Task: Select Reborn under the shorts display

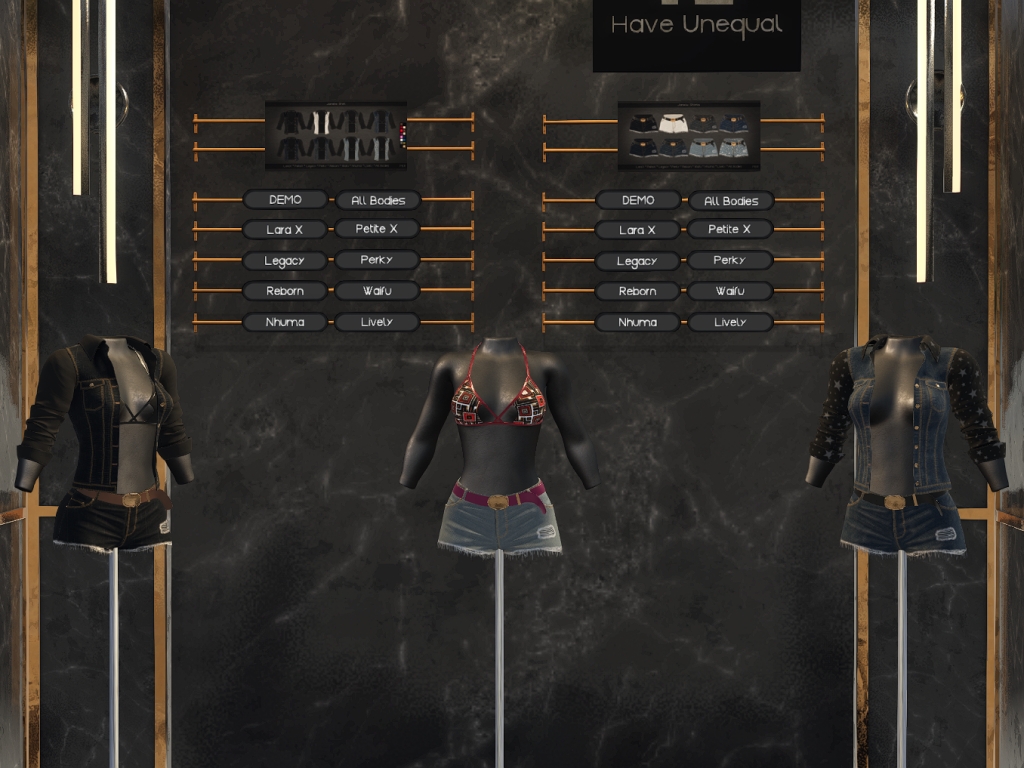Action: [x=638, y=291]
